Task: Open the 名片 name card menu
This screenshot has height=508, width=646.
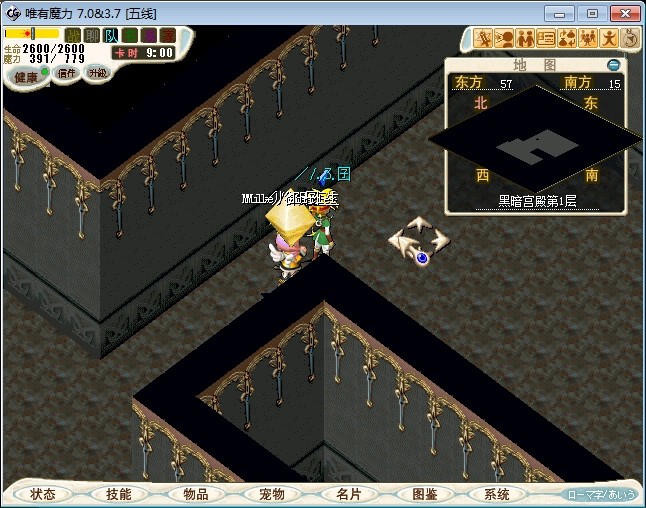Action: (347, 494)
